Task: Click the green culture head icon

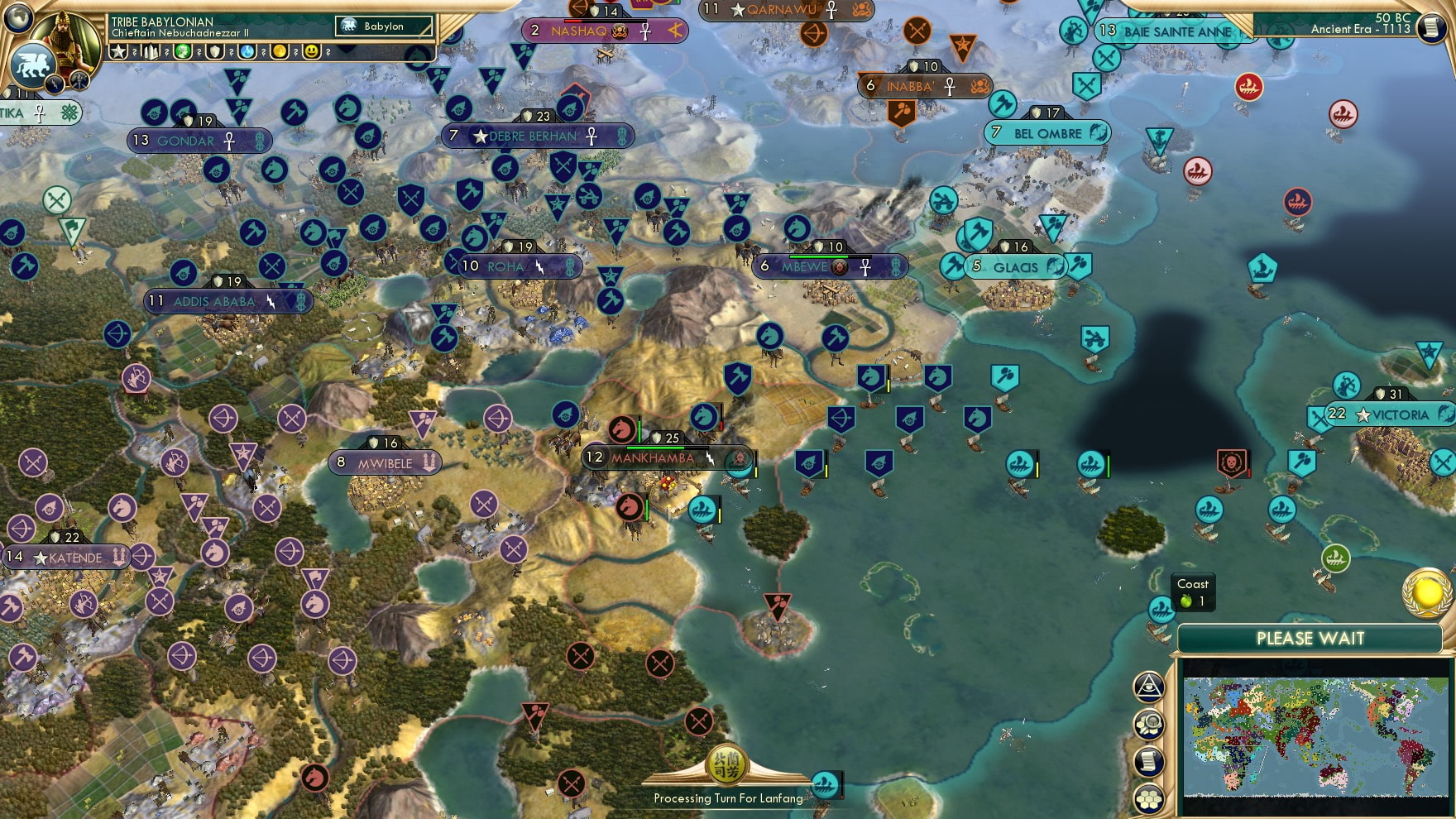Action: (182, 51)
